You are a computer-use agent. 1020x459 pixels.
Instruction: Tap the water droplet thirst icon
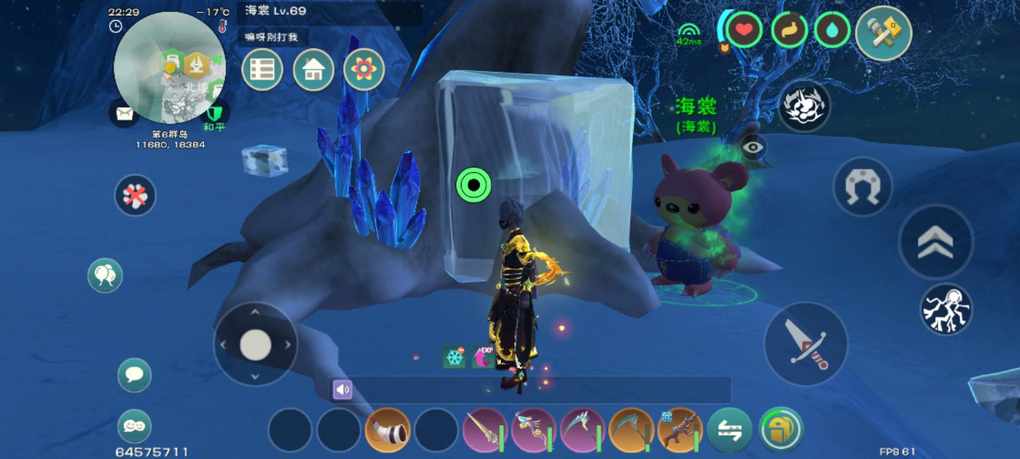click(x=832, y=30)
